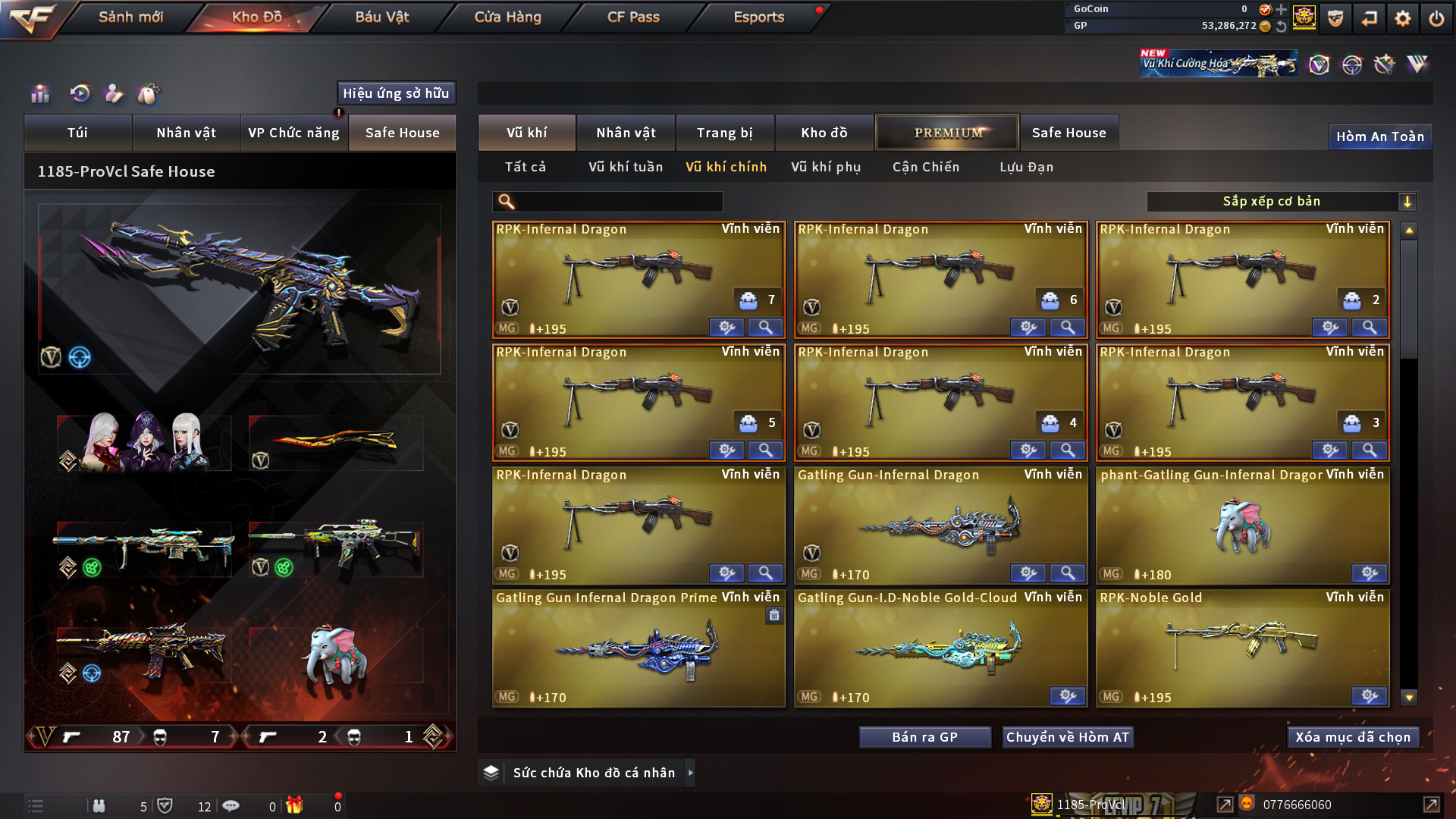Viewport: 1456px width, 819px height.
Task: Select the Nhân vật tab beside Túi
Action: pyautogui.click(x=186, y=133)
